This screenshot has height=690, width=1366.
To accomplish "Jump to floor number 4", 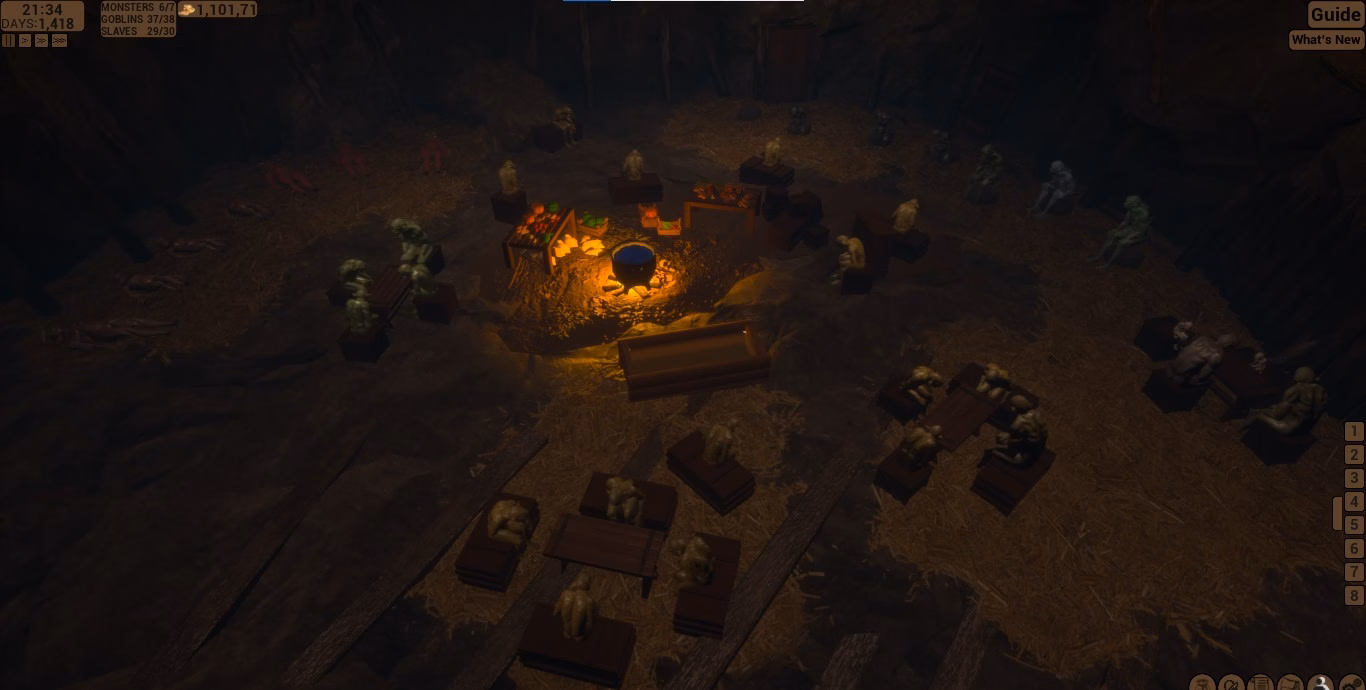I will [1354, 502].
